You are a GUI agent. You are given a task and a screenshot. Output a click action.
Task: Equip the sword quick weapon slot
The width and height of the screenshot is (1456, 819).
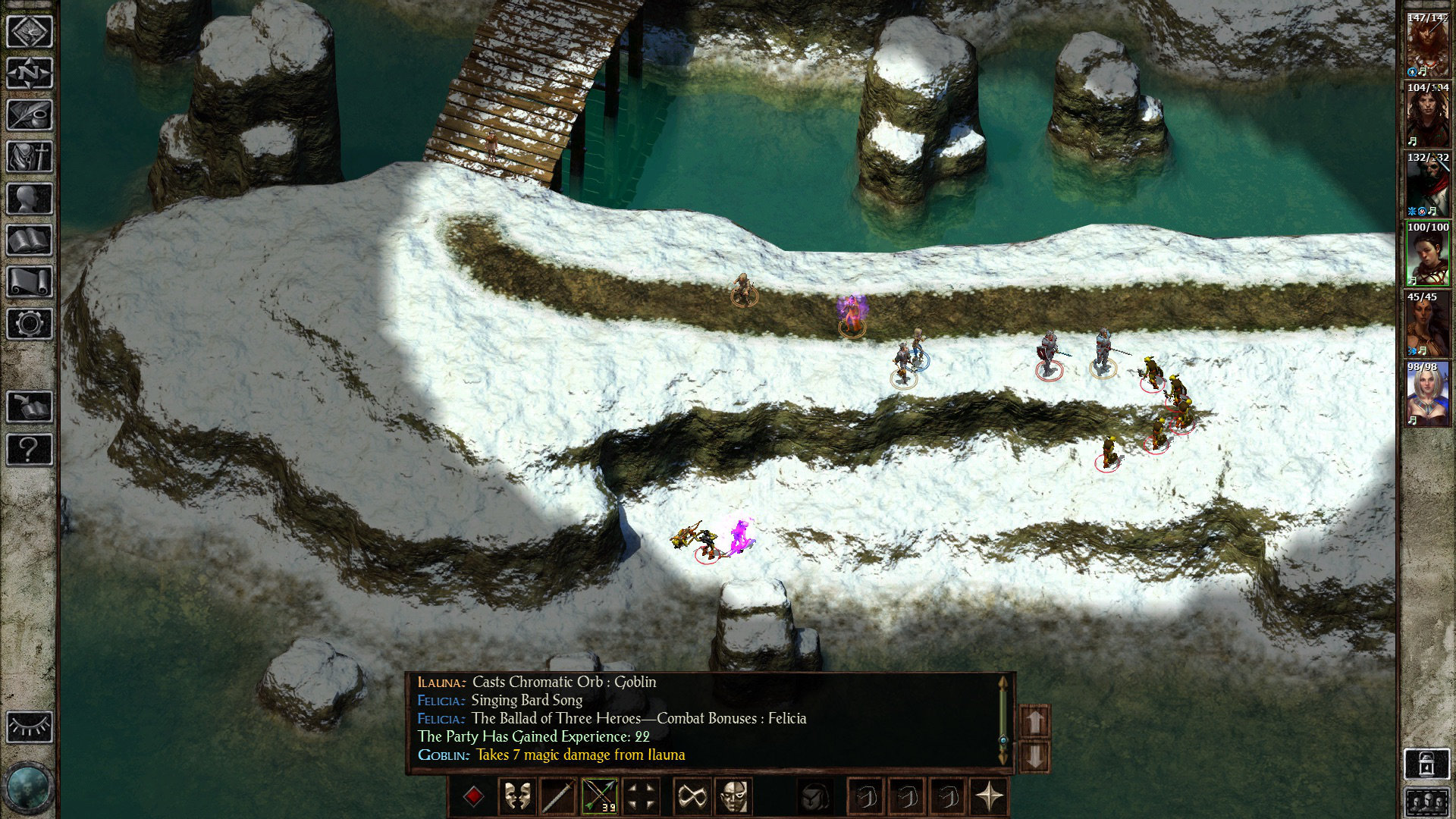[558, 797]
